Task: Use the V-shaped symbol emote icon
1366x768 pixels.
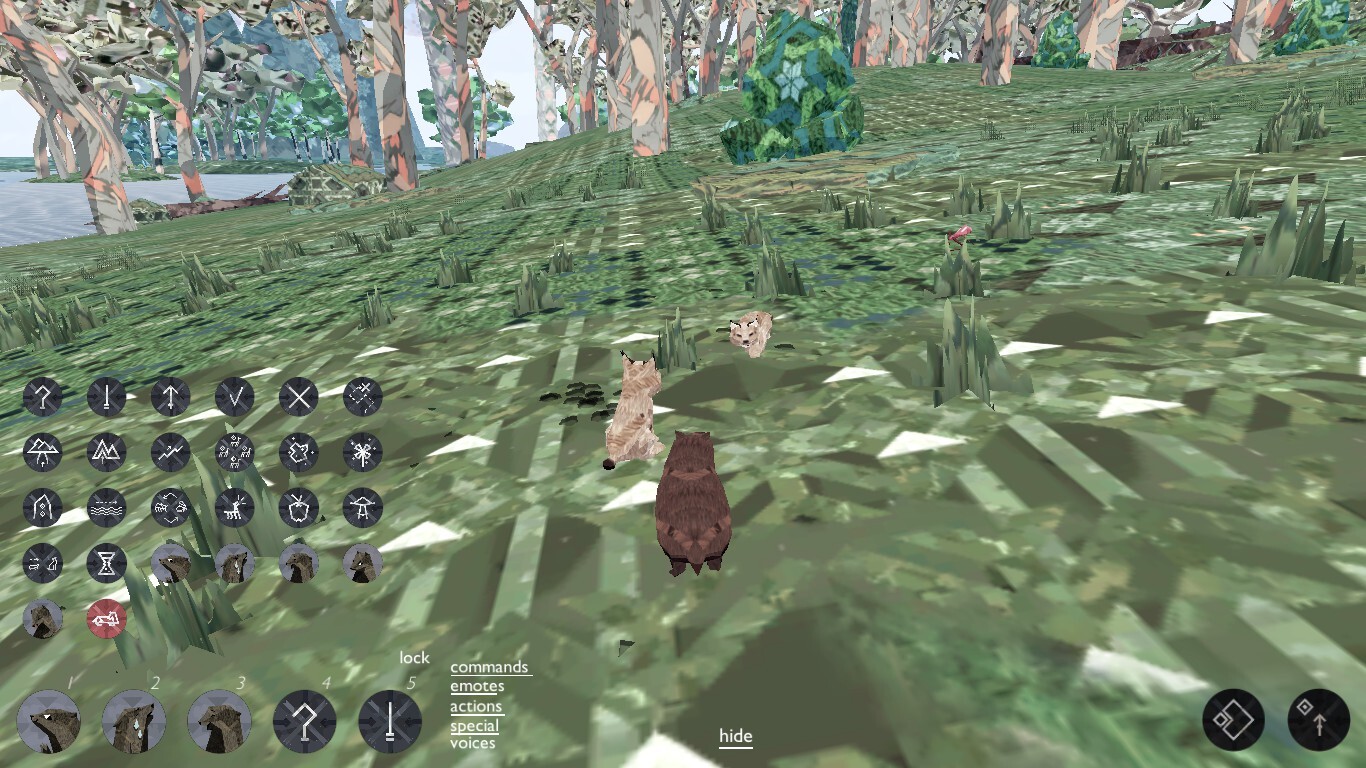Action: pos(234,397)
